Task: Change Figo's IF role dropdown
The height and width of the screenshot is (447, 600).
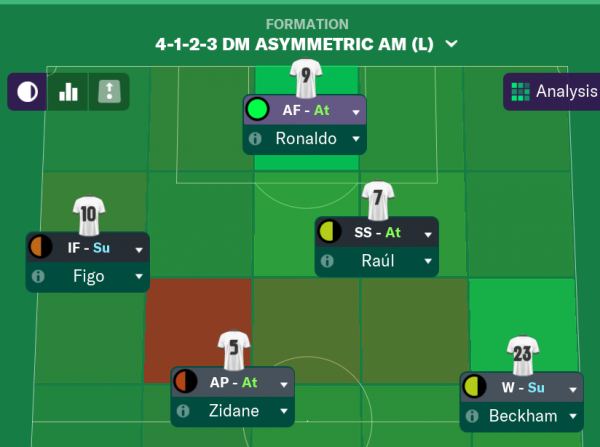Action: [x=138, y=248]
